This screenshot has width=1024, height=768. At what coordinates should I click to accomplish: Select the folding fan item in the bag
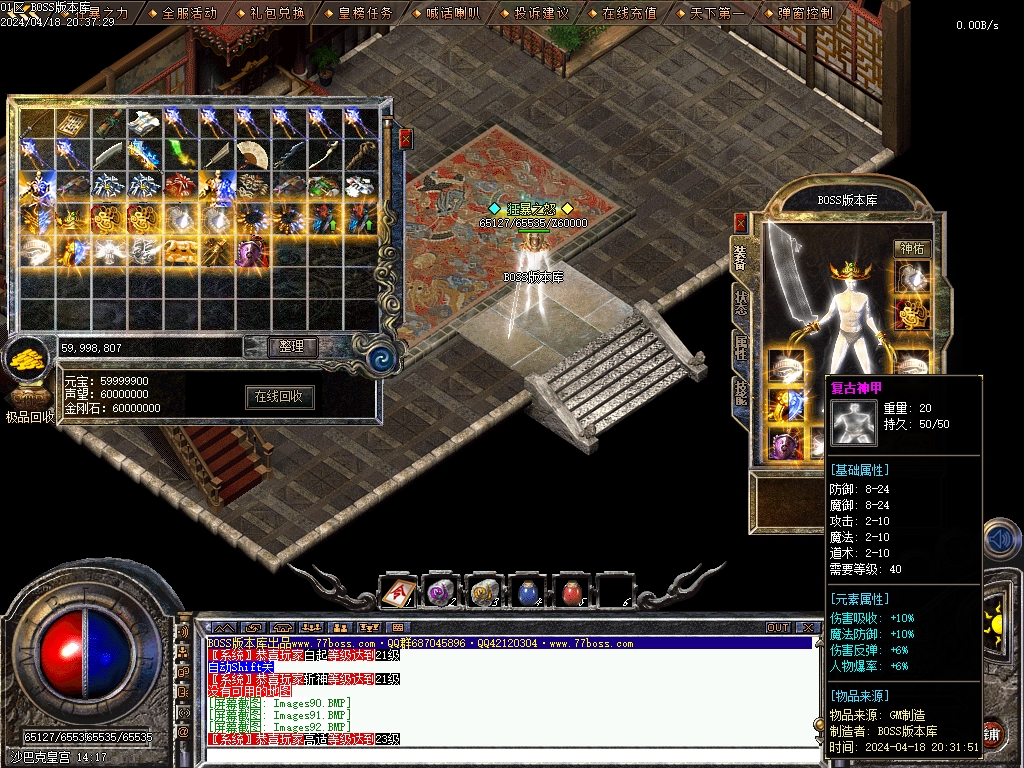(253, 155)
